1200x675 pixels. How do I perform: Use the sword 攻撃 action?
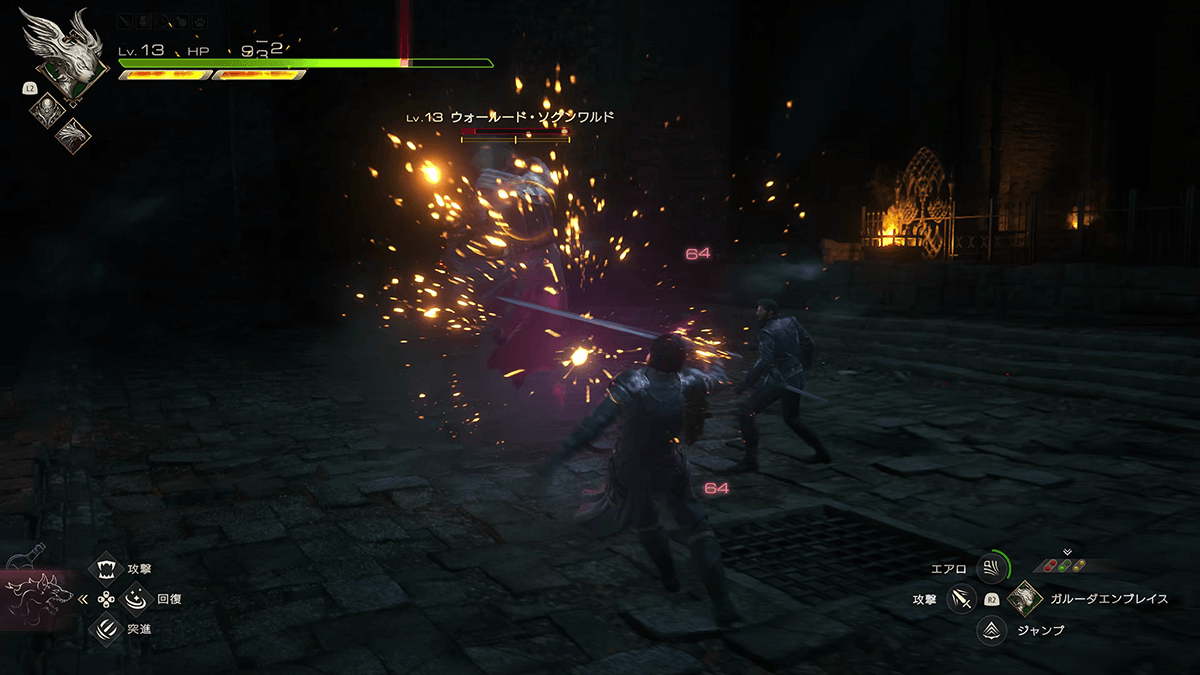click(x=960, y=599)
